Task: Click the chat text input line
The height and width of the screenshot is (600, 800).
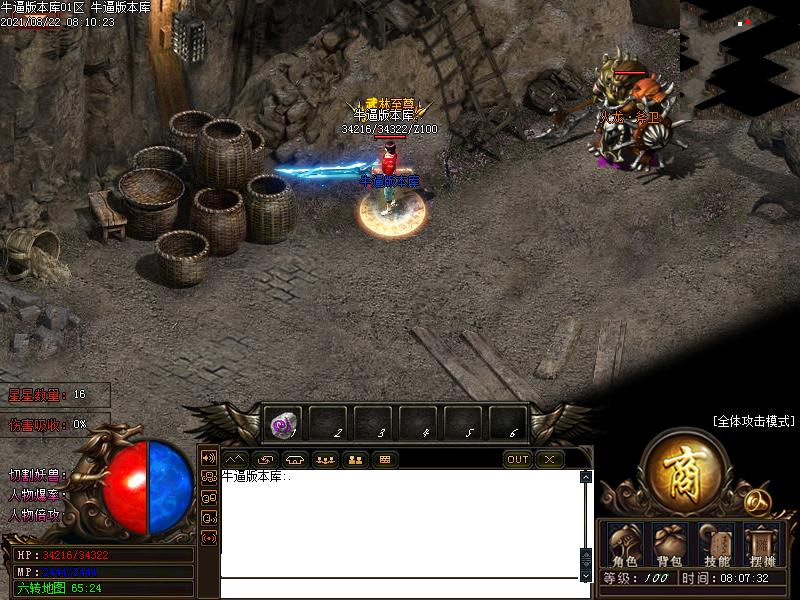Action: 400,589
